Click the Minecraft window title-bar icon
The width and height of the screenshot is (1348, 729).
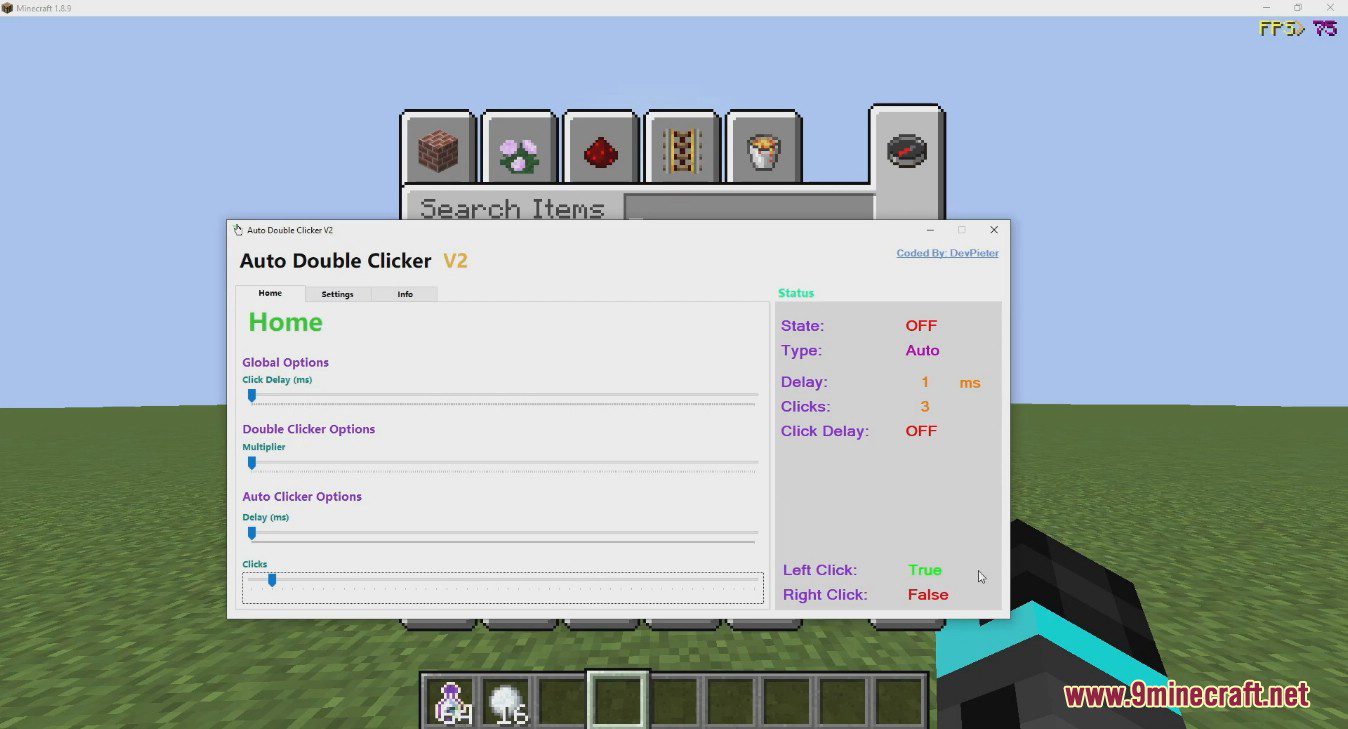pos(9,7)
